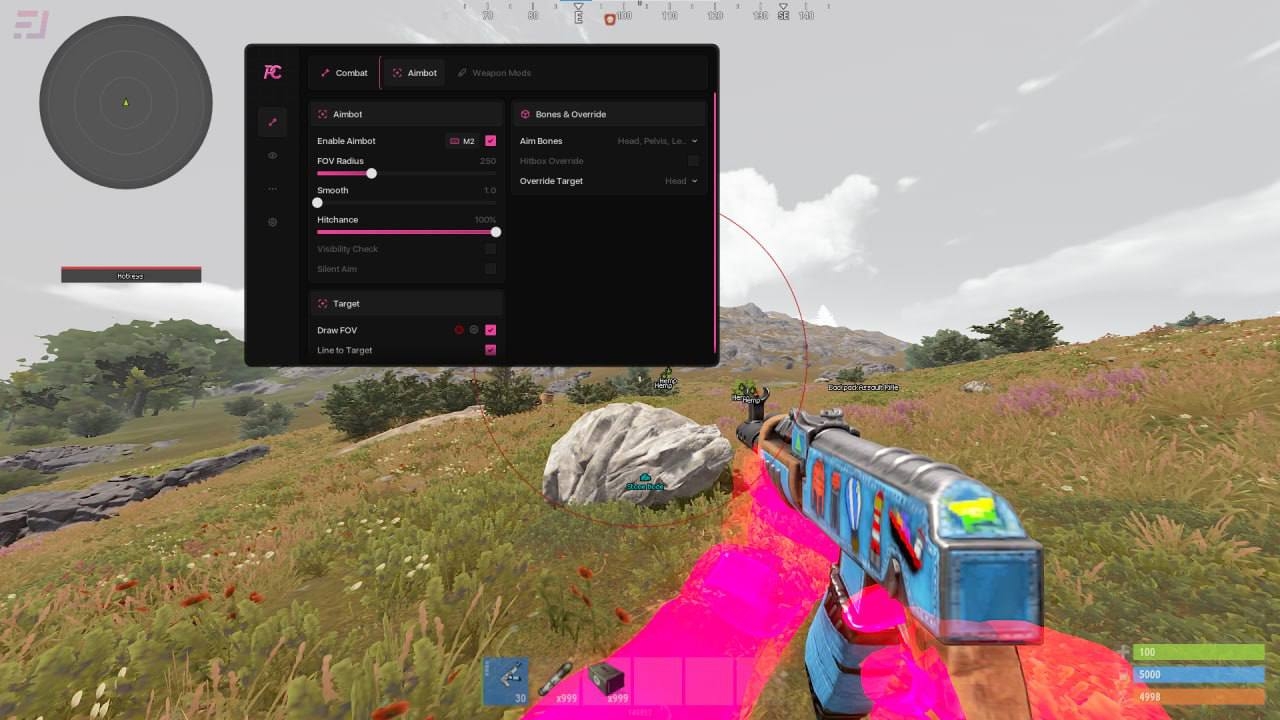Image resolution: width=1280 pixels, height=720 pixels.
Task: Click the ellipsis Misc icon in sidebar
Action: tap(272, 188)
